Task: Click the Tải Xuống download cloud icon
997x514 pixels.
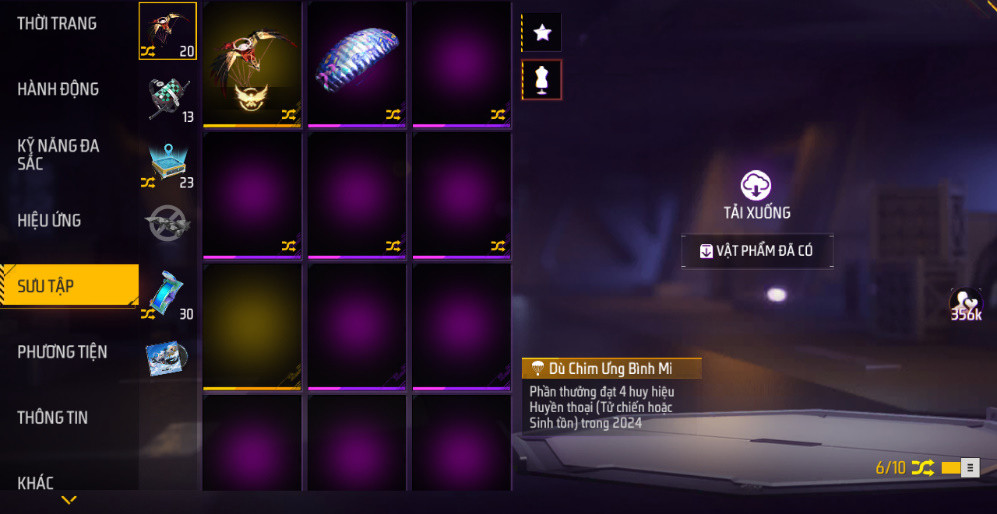Action: coord(756,185)
